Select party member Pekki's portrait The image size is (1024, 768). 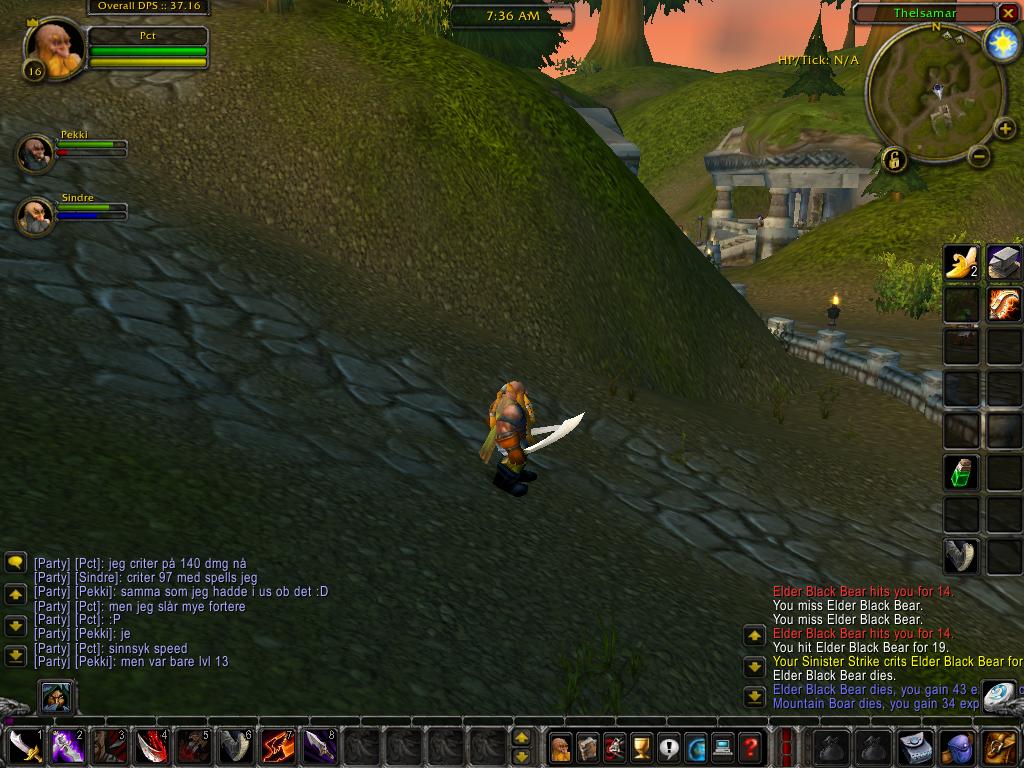pyautogui.click(x=36, y=153)
